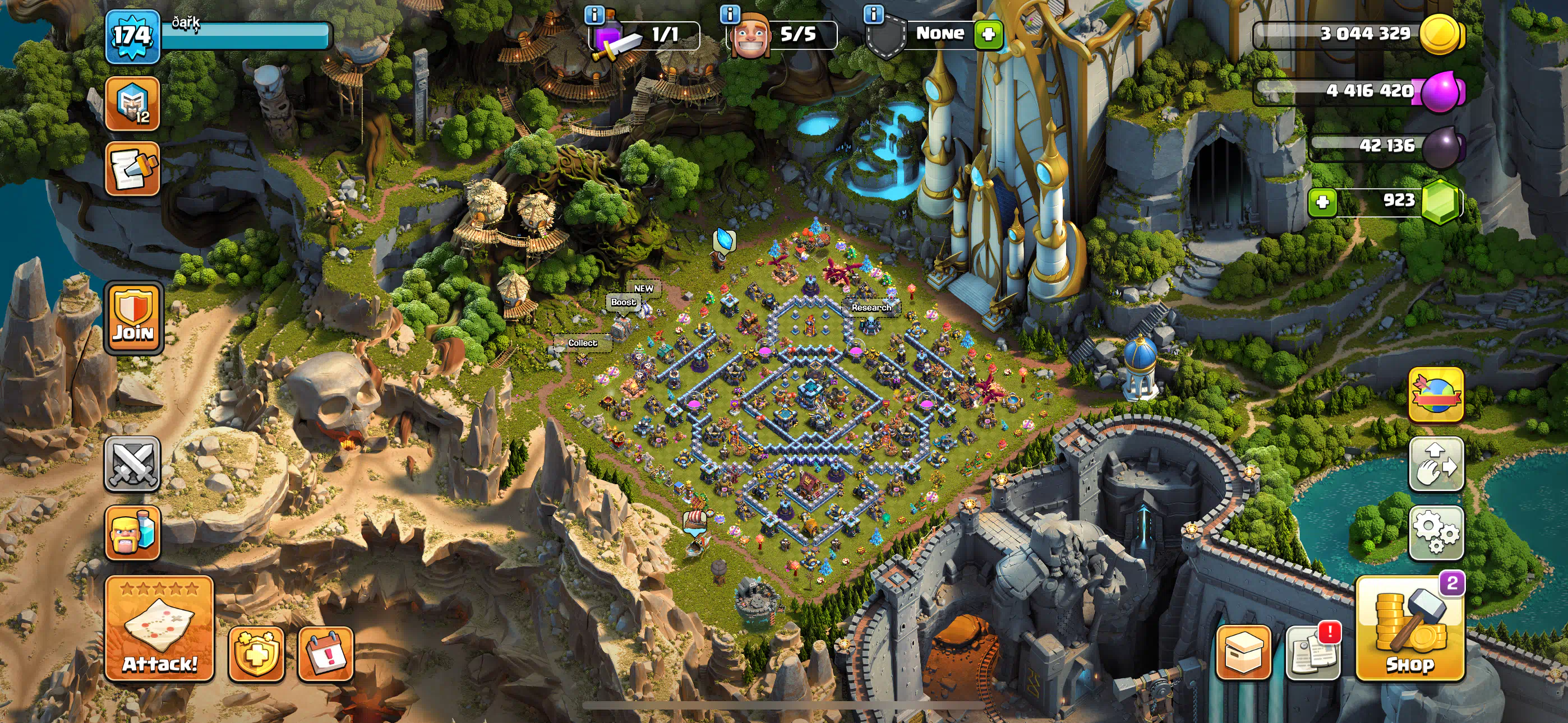Image resolution: width=1568 pixels, height=723 pixels.
Task: Open the calendar events icon
Action: [326, 654]
